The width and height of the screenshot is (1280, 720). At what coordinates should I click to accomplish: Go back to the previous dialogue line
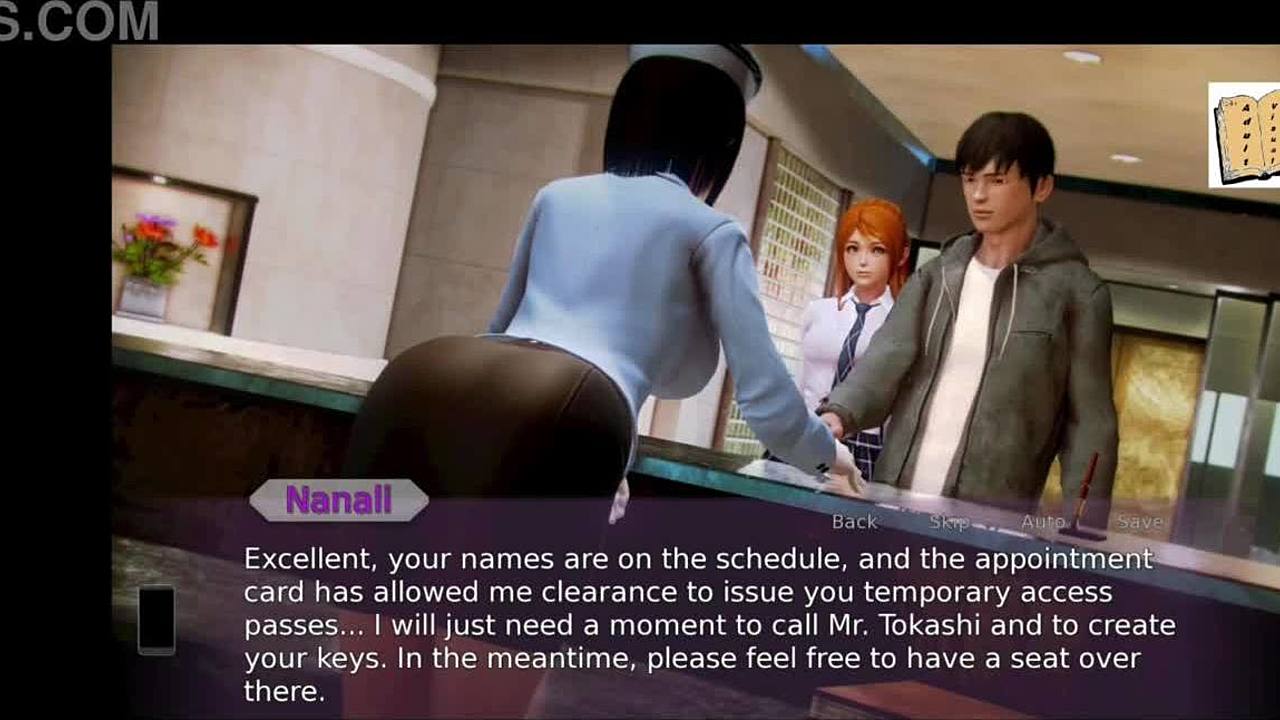[x=854, y=521]
